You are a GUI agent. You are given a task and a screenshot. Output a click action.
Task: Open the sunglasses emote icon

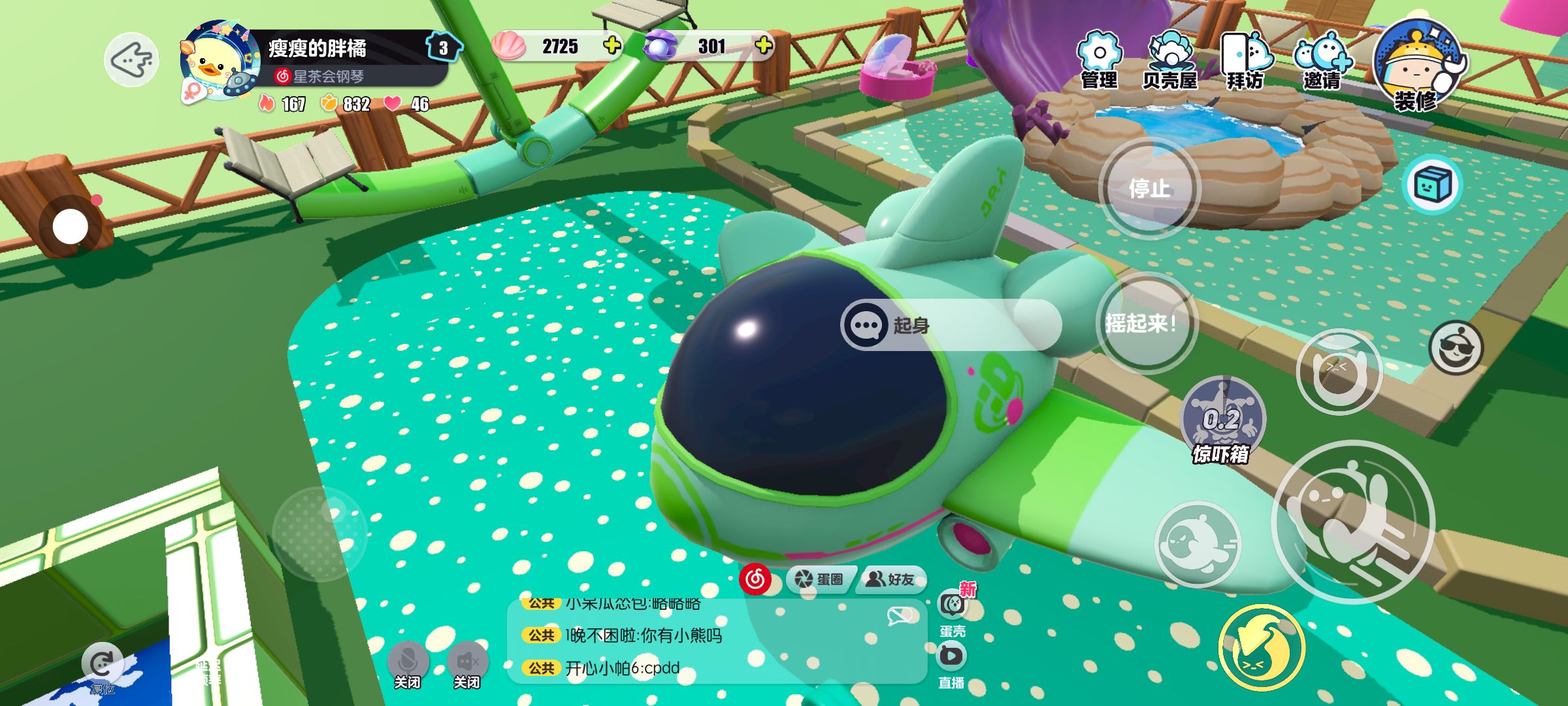point(1456,348)
